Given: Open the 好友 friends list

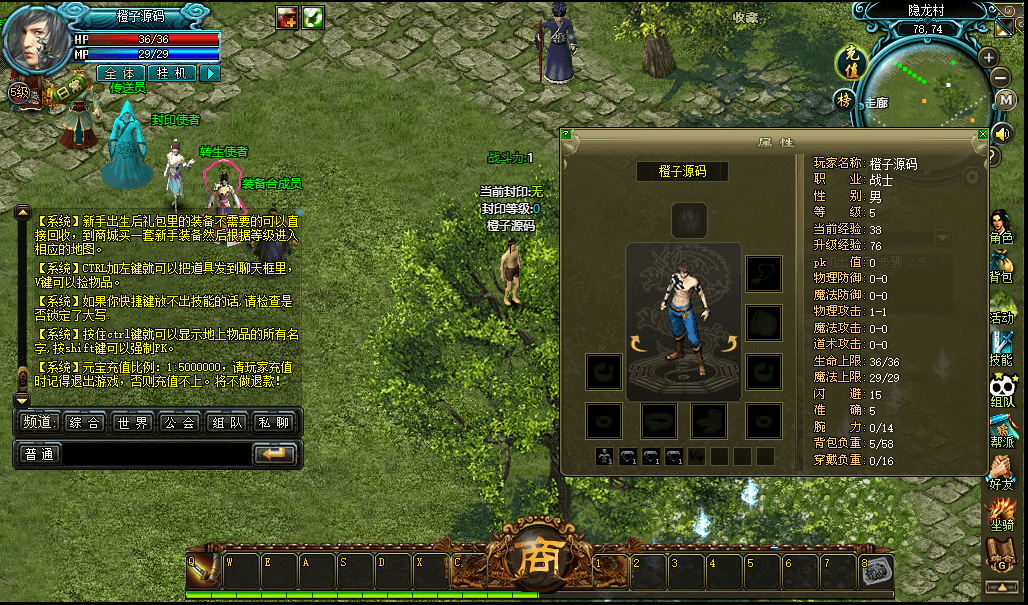Looking at the screenshot, I should click(1001, 472).
